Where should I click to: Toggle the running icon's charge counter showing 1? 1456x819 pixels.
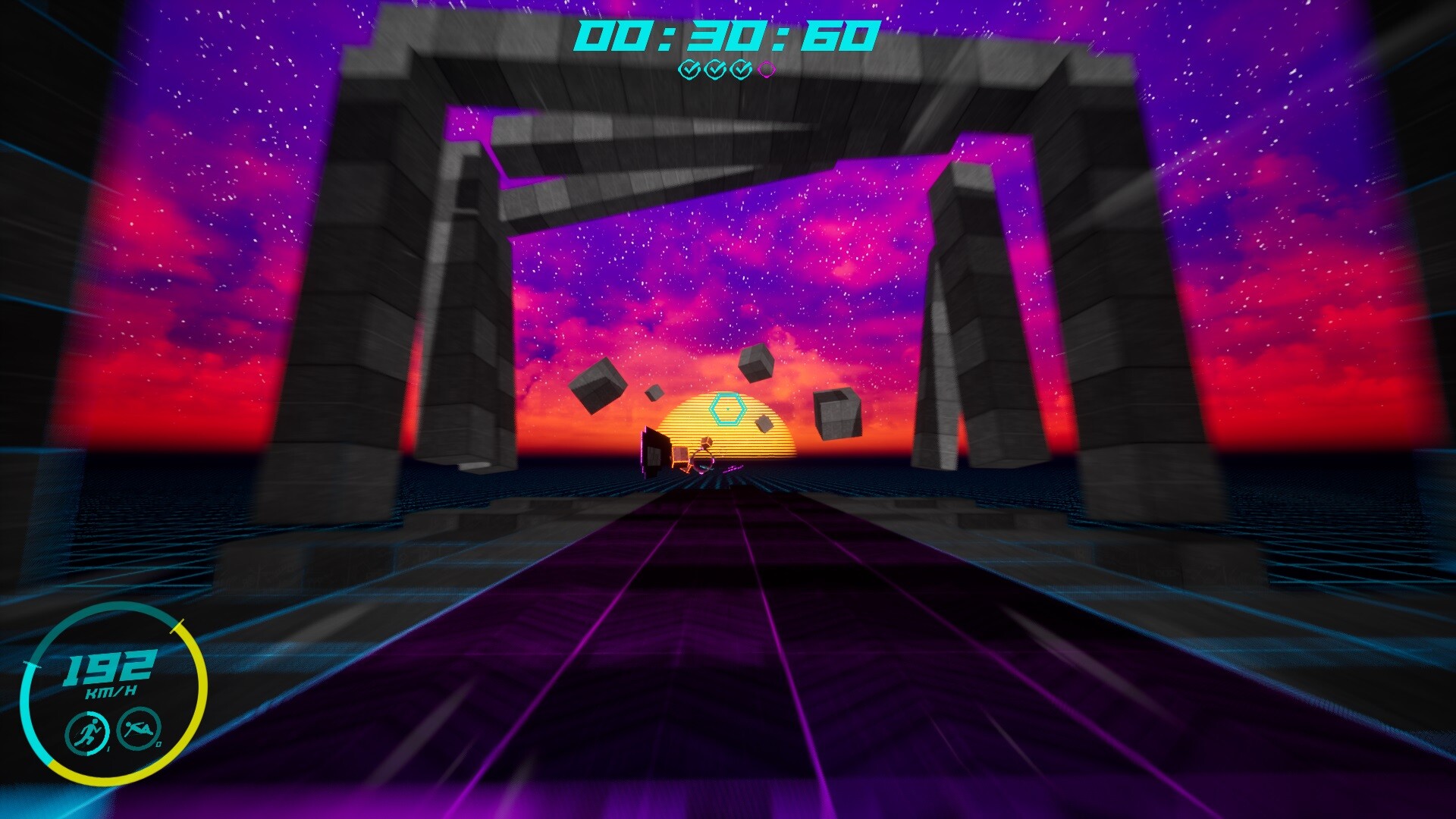click(x=109, y=748)
